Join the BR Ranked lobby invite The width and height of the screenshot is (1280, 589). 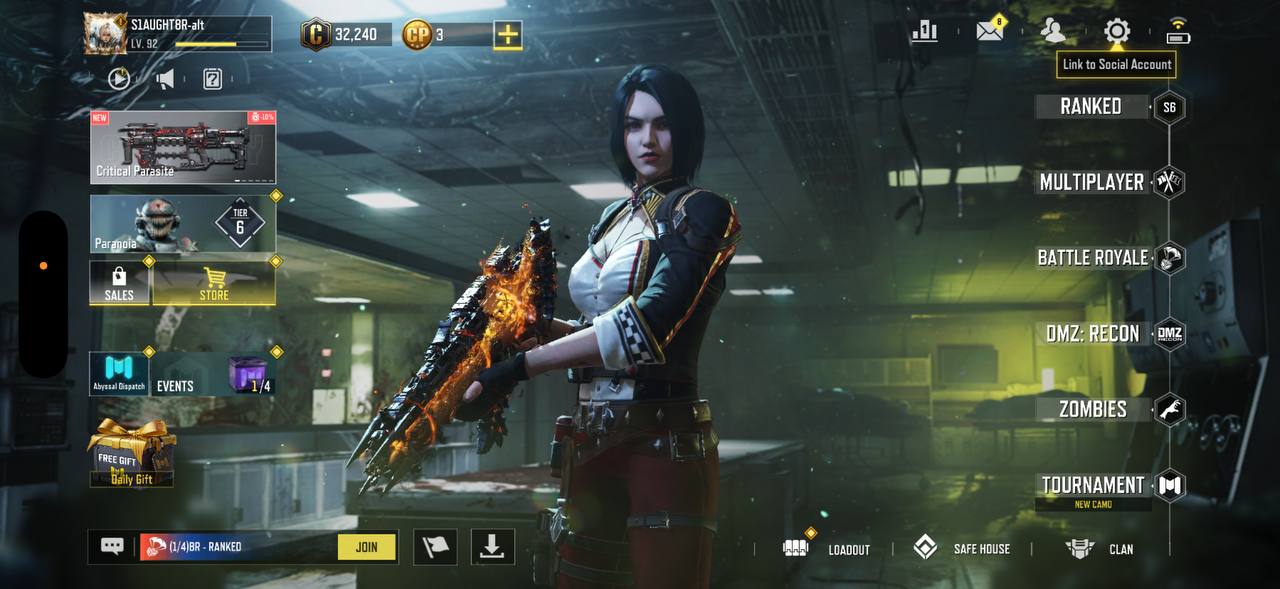366,547
